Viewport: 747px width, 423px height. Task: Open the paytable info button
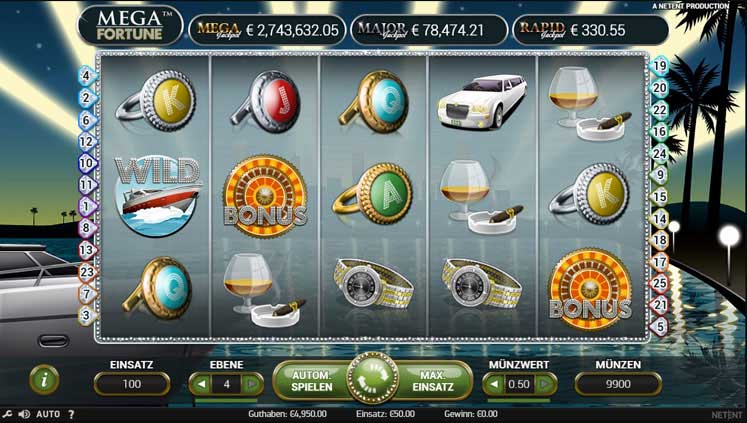pos(44,379)
